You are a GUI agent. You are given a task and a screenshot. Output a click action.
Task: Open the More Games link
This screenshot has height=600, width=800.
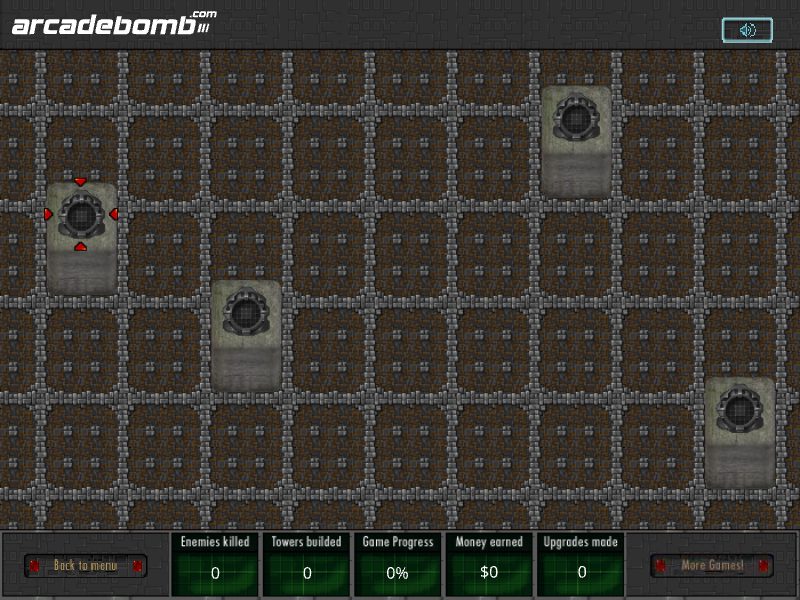(x=712, y=566)
